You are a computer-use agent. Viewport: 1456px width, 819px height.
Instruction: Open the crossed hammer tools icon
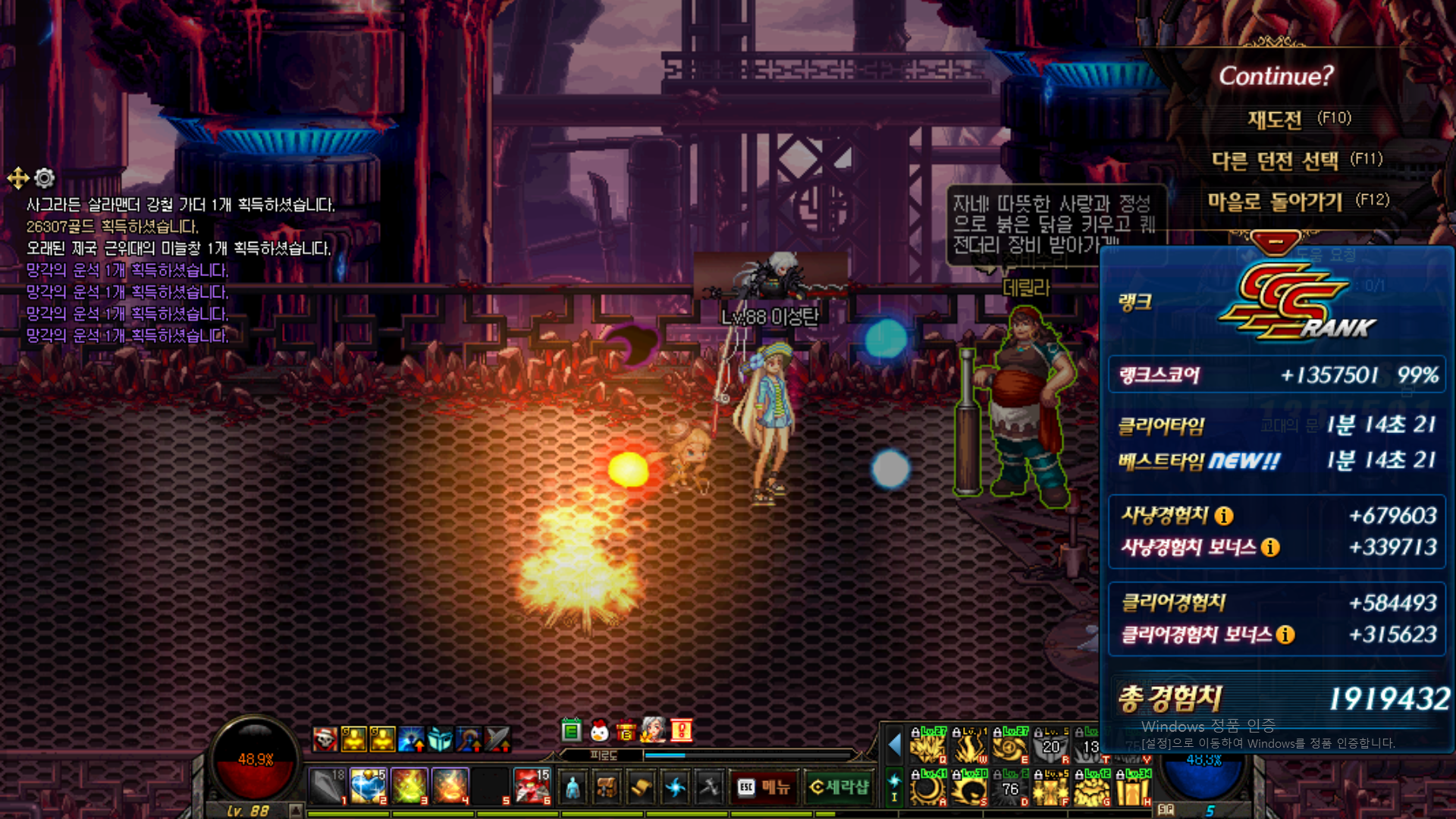pyautogui.click(x=709, y=788)
